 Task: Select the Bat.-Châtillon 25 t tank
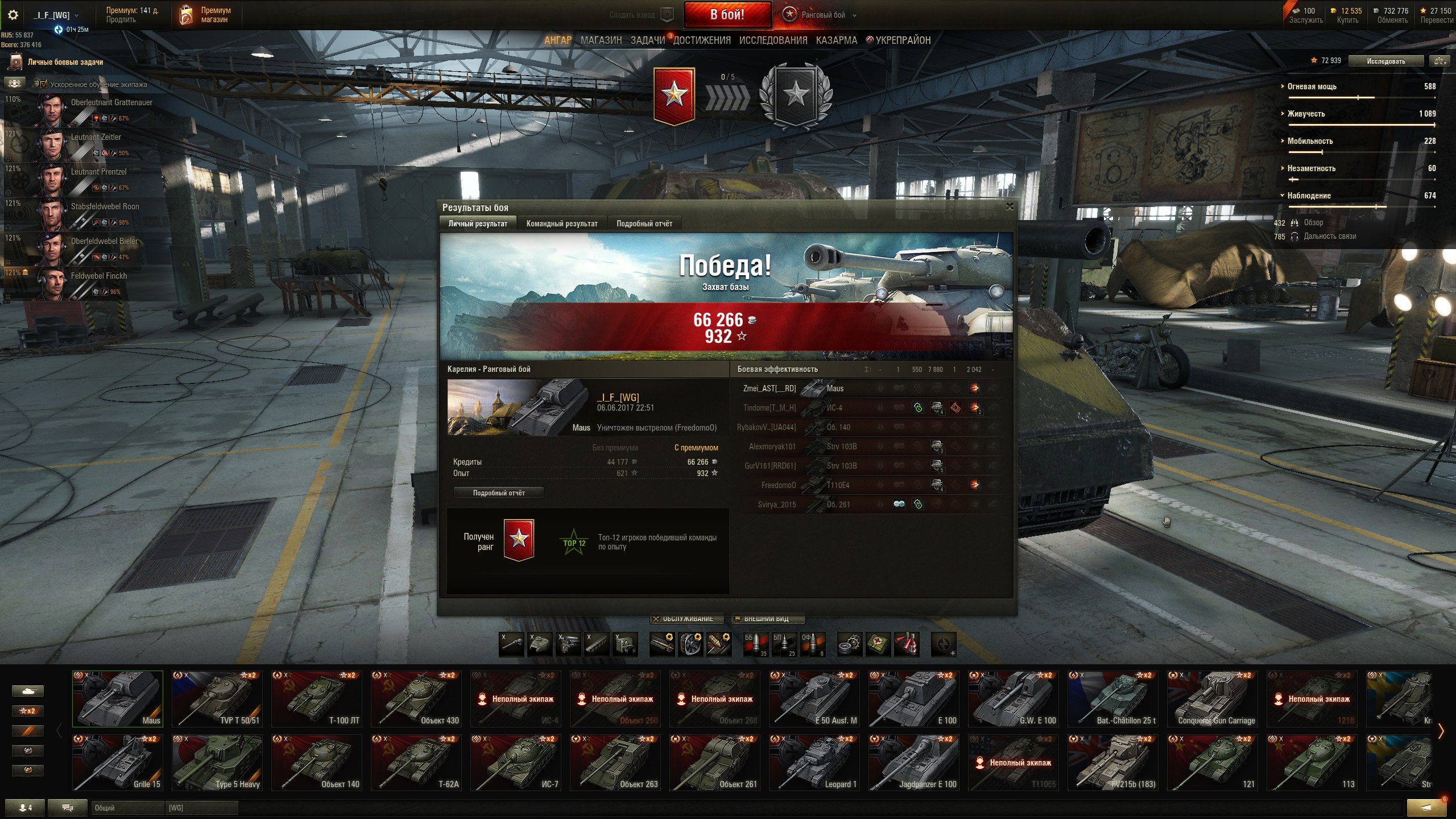click(1112, 698)
